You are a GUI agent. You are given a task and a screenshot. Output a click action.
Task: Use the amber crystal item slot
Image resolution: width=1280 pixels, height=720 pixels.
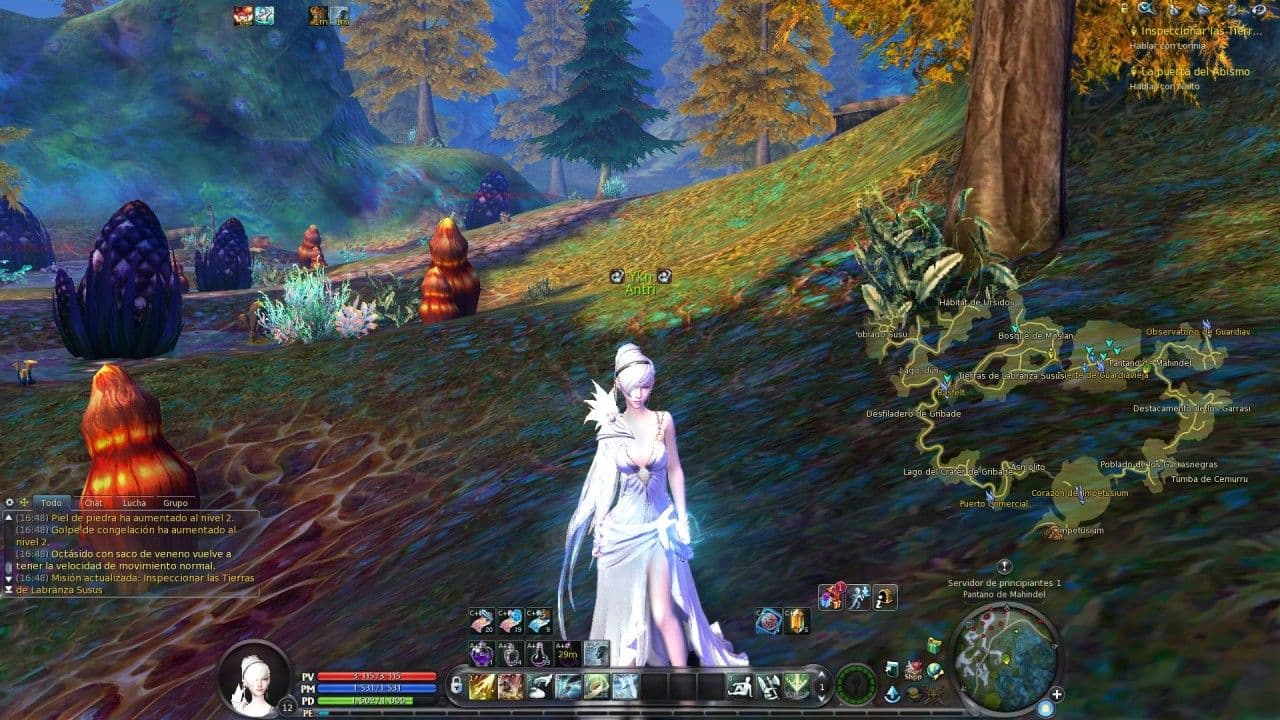(x=796, y=621)
